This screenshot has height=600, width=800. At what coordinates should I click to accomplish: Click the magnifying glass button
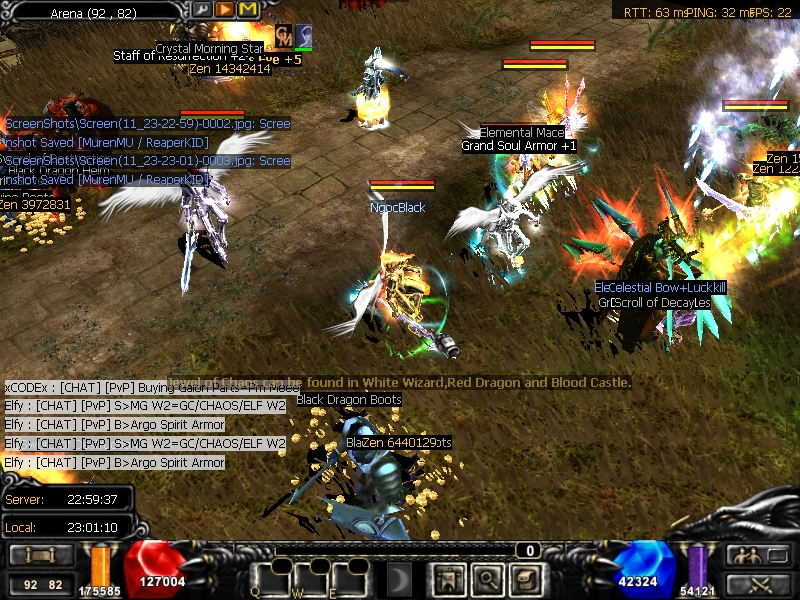click(485, 578)
